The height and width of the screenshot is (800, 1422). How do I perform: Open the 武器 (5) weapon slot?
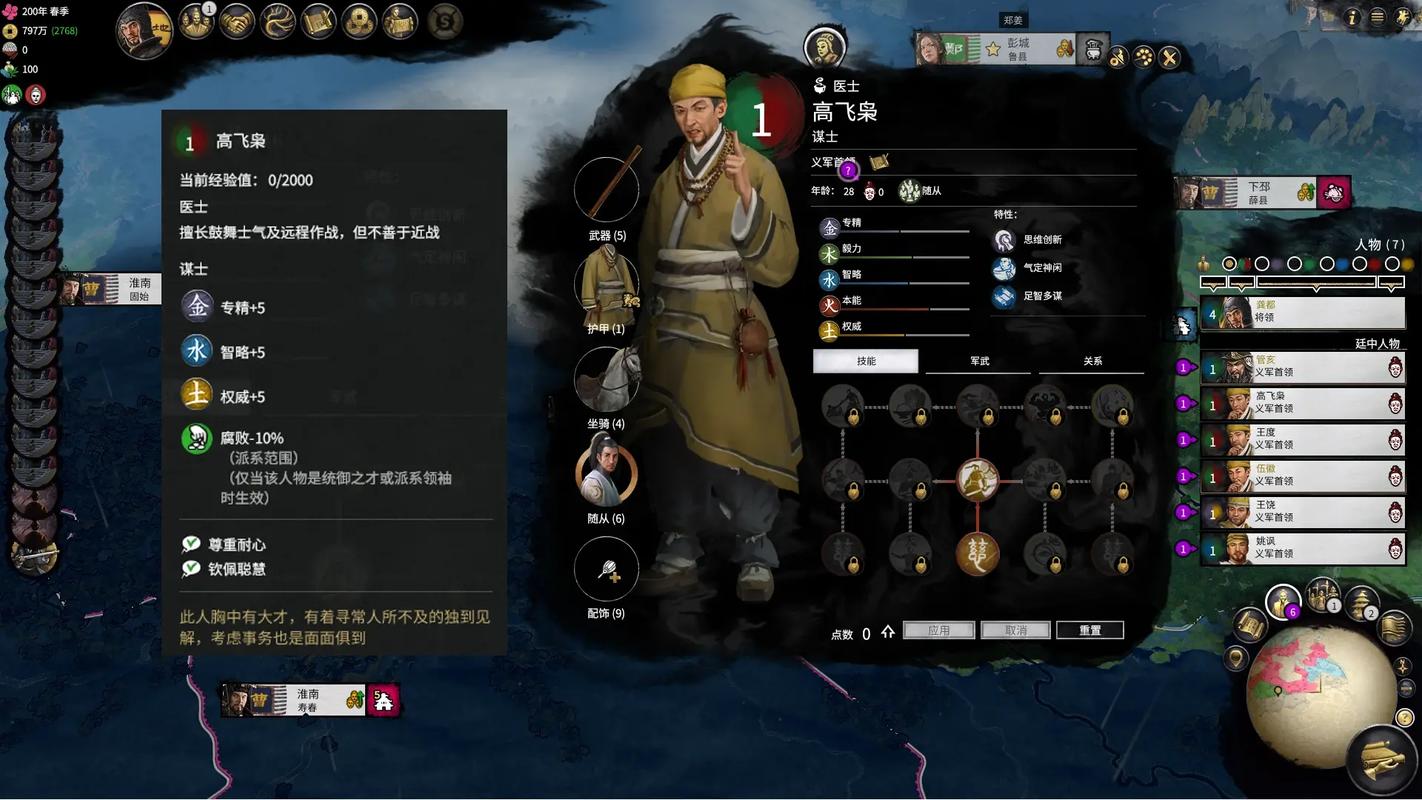[605, 188]
